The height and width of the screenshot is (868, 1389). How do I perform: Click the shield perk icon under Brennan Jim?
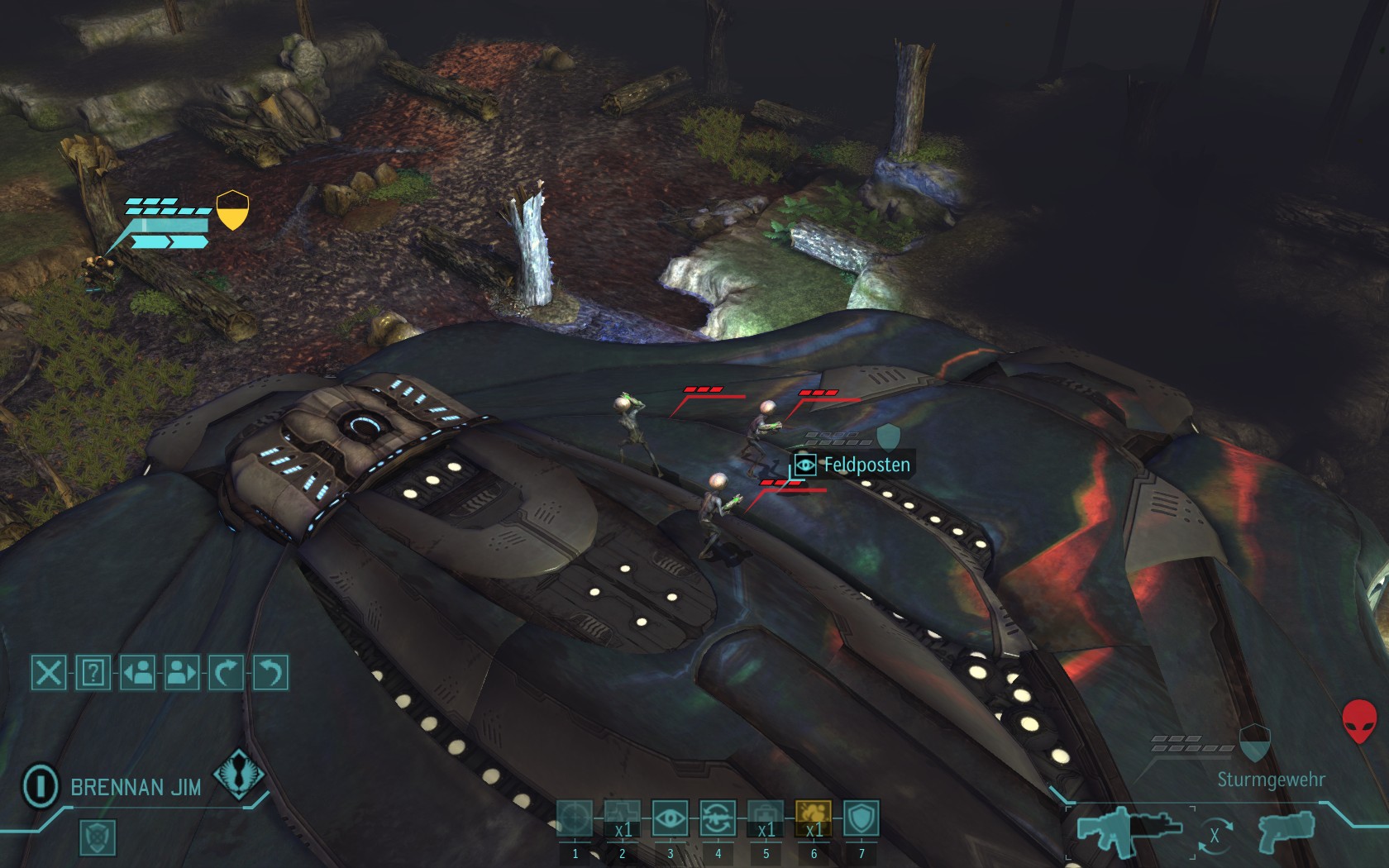(x=98, y=837)
